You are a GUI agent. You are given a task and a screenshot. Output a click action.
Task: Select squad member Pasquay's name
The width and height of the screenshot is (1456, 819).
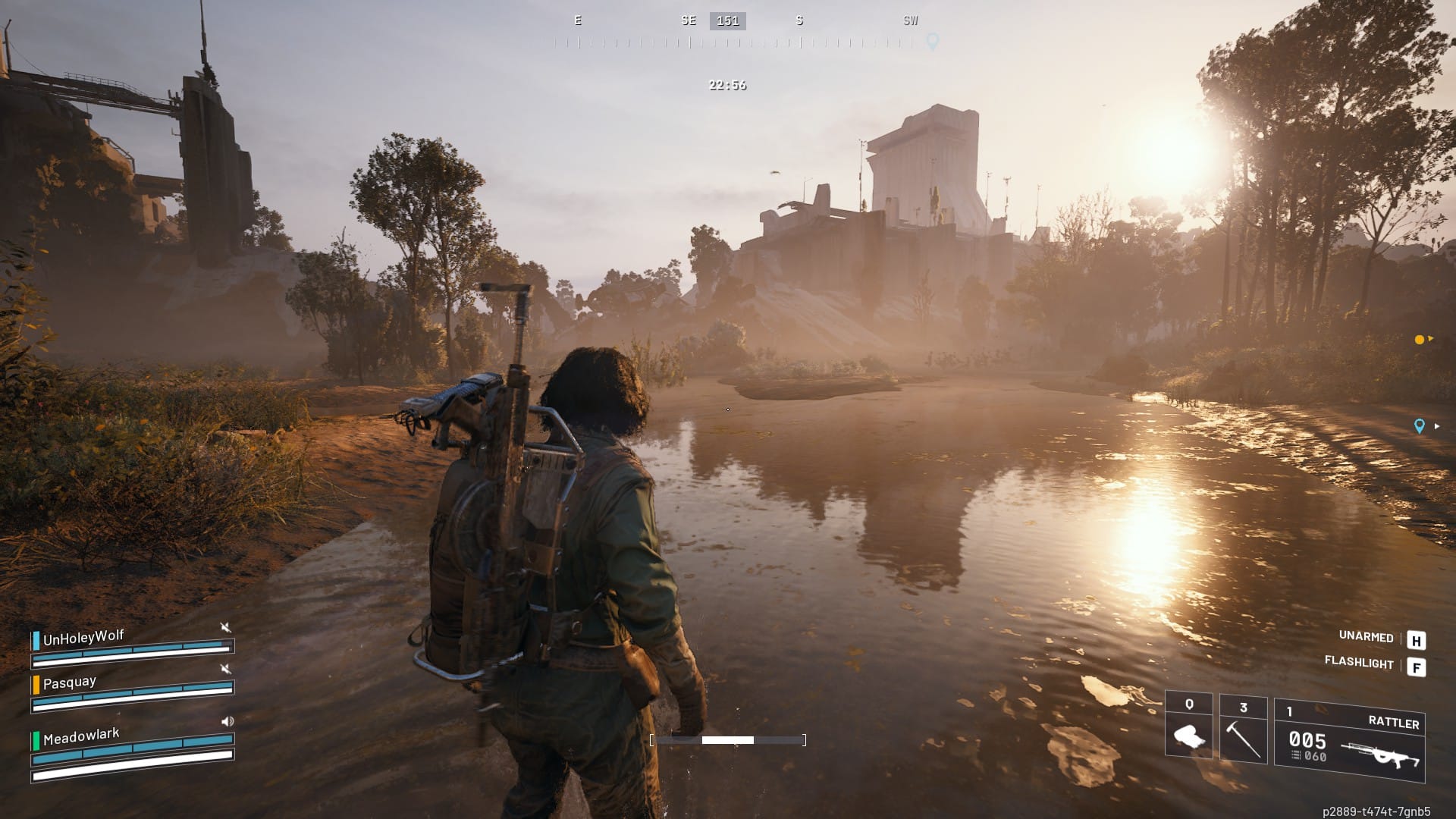pos(69,682)
